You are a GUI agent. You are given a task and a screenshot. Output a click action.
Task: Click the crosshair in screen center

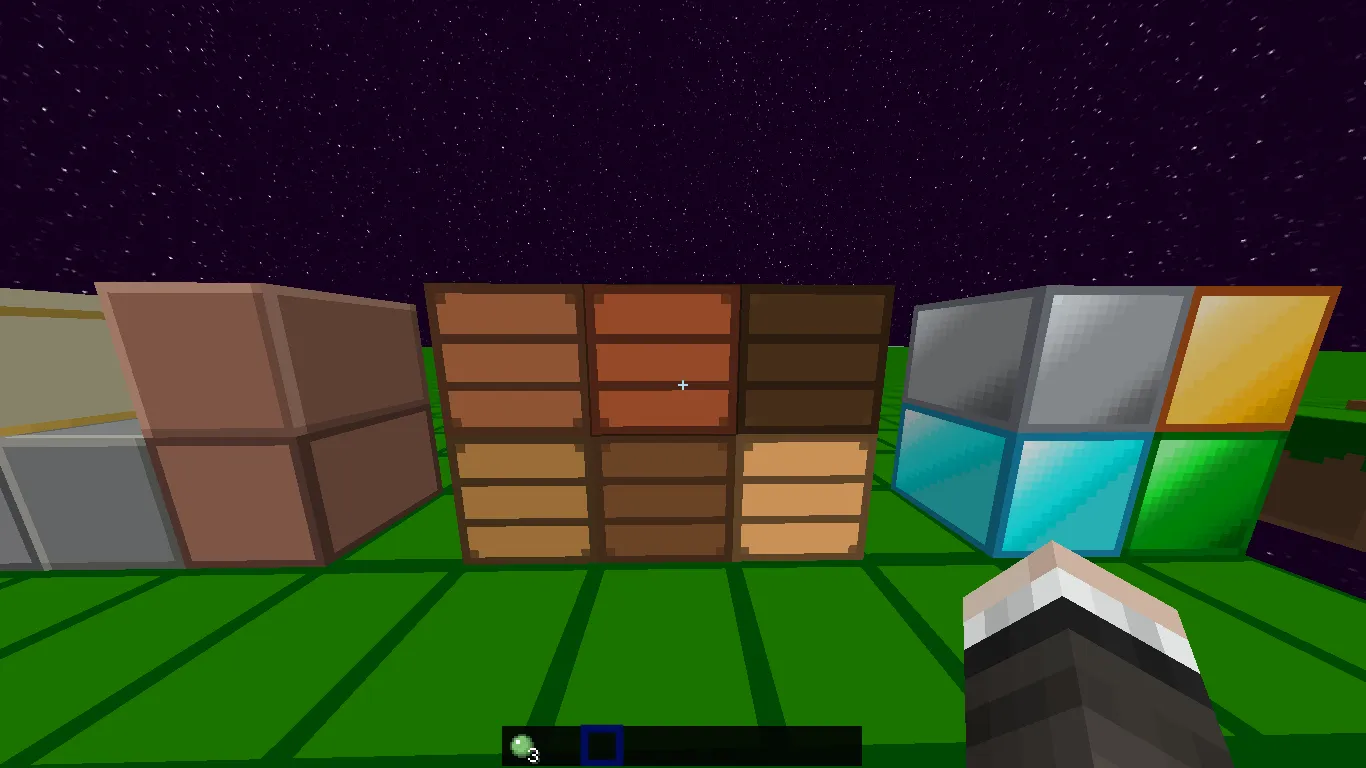coord(683,384)
